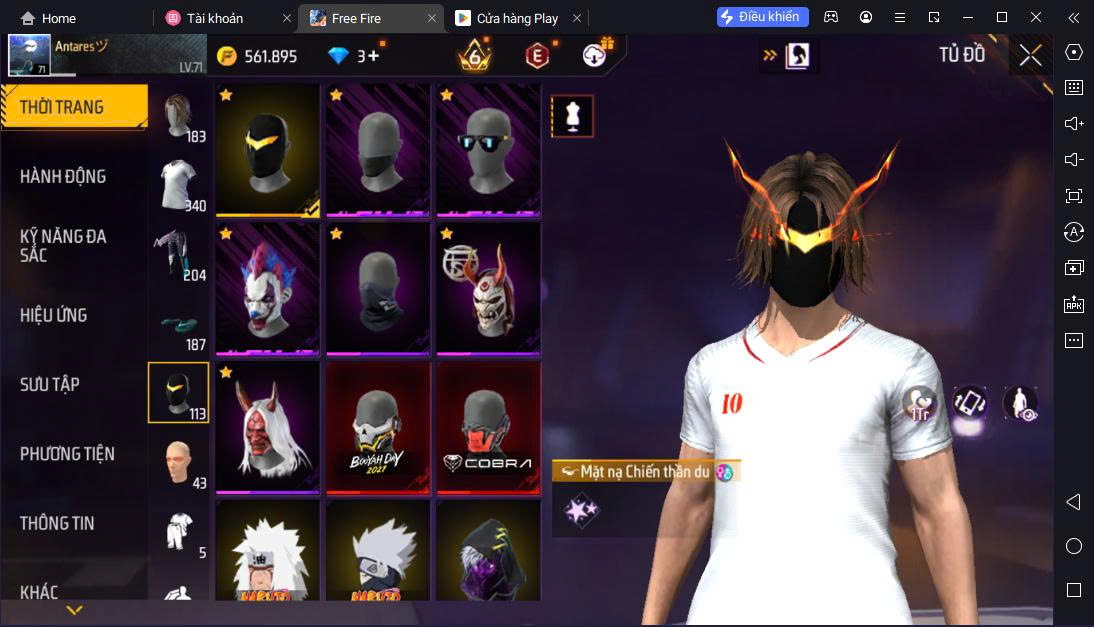Image resolution: width=1094 pixels, height=627 pixels.
Task: Switch to the Cửa hàng Play tab
Action: coord(508,18)
